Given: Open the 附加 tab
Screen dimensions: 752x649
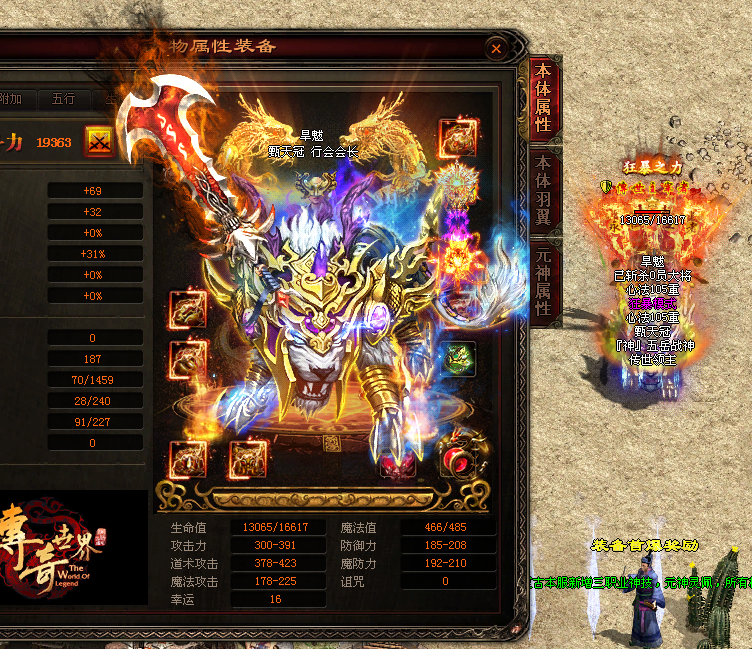Looking at the screenshot, I should (12, 99).
